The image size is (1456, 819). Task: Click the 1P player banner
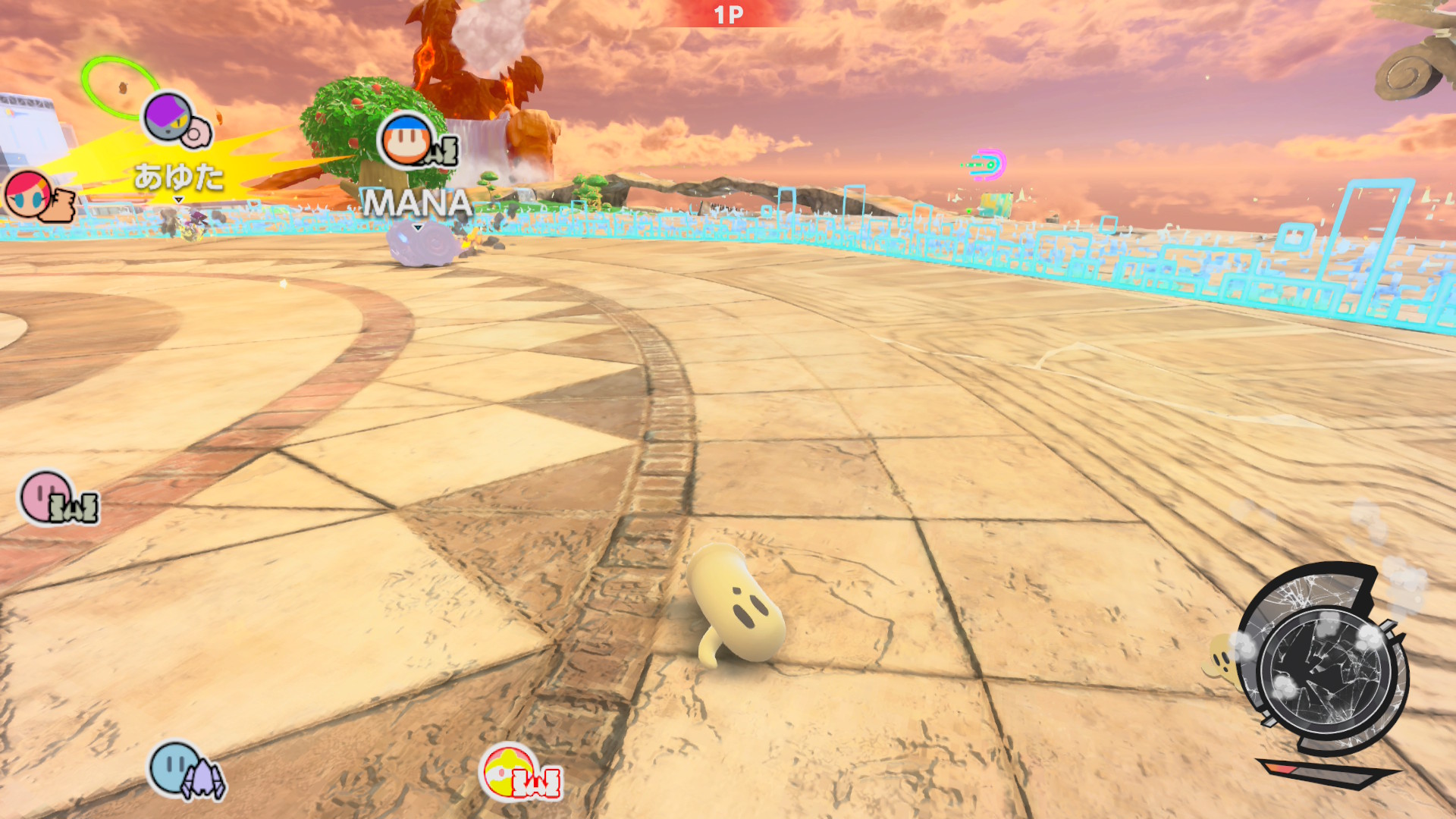point(728,14)
